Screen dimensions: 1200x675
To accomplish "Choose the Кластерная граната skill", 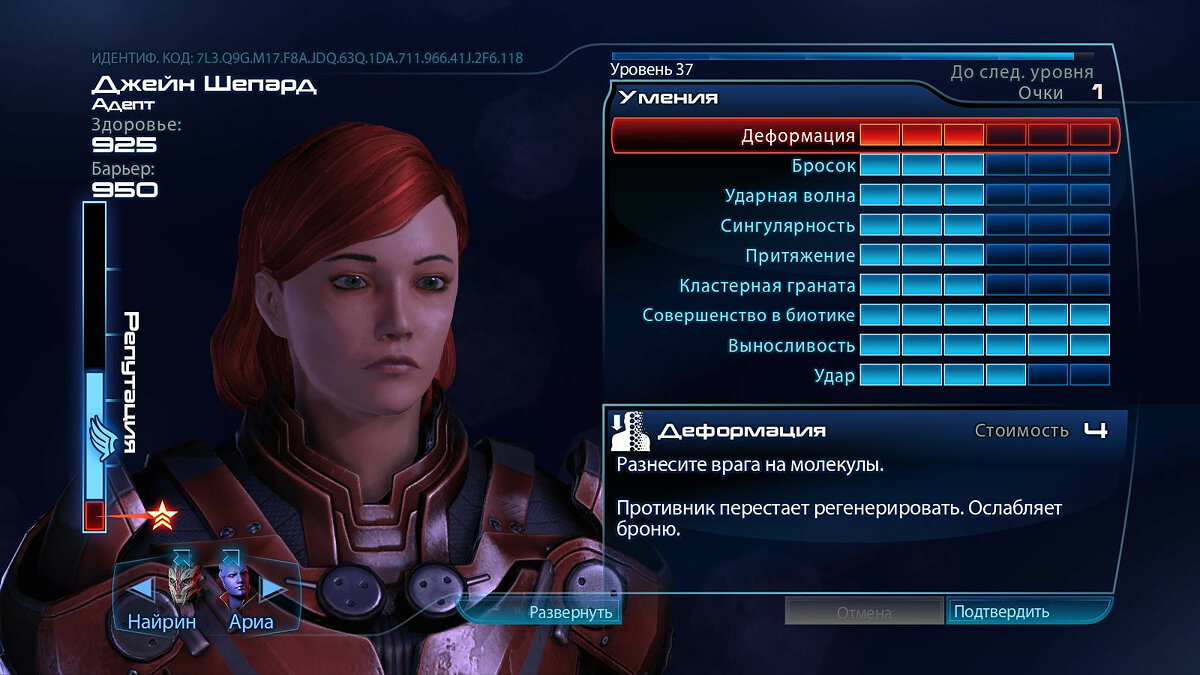I will tap(767, 286).
